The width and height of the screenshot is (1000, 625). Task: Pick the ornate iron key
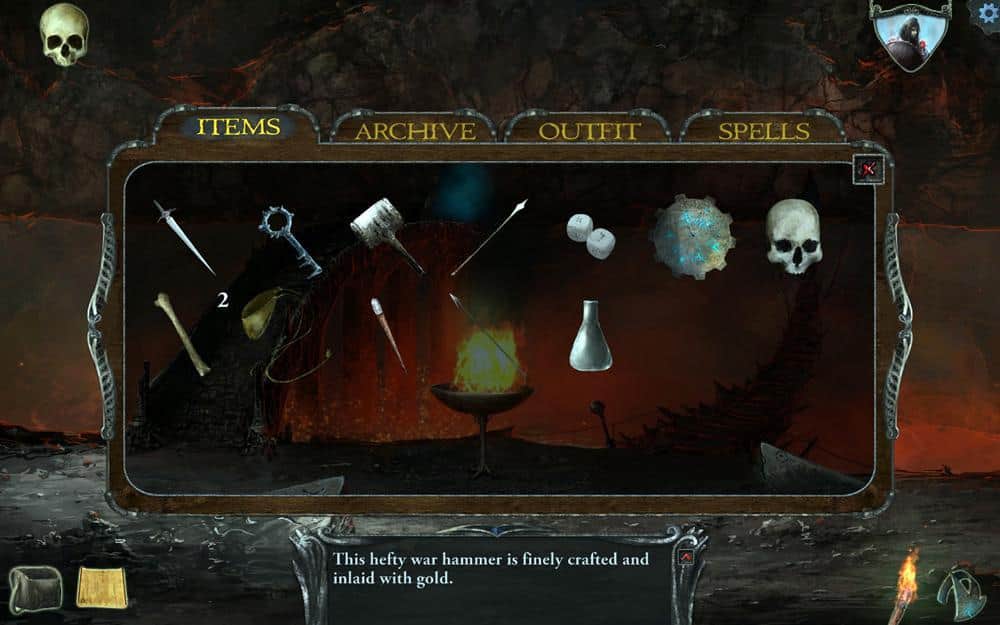pos(289,238)
